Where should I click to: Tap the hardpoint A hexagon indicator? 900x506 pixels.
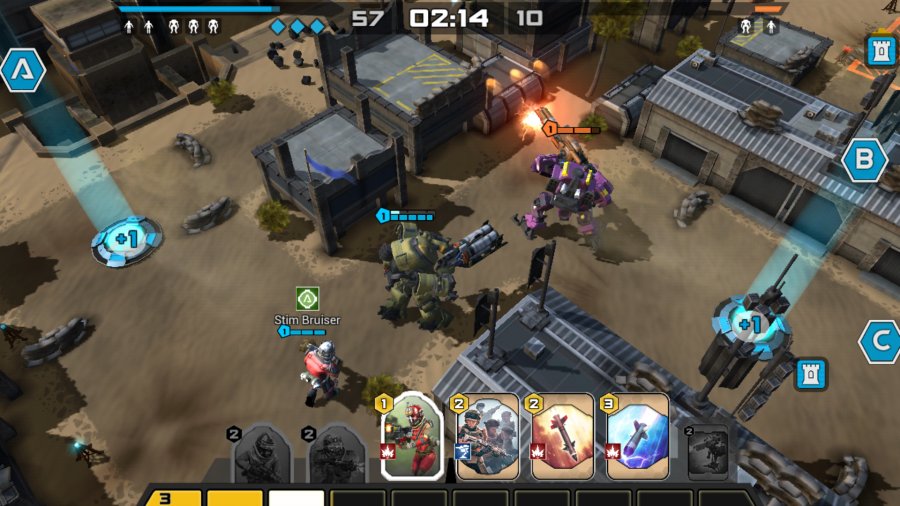21,70
